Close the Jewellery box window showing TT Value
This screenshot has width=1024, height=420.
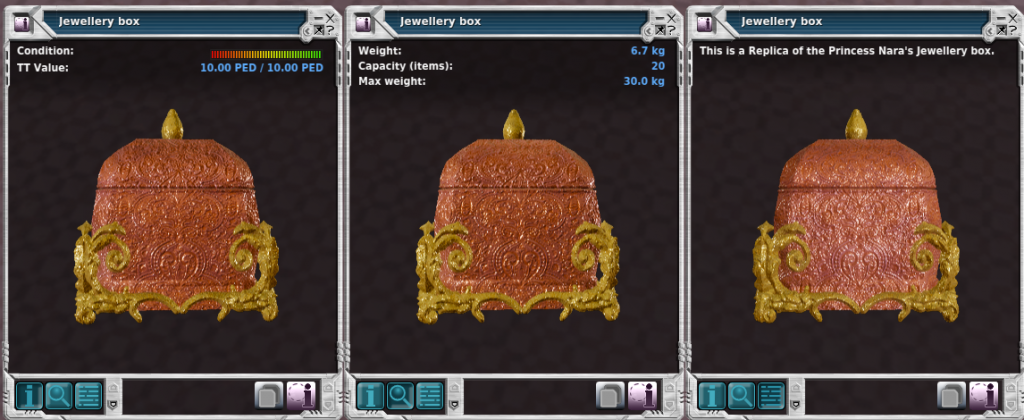point(330,17)
